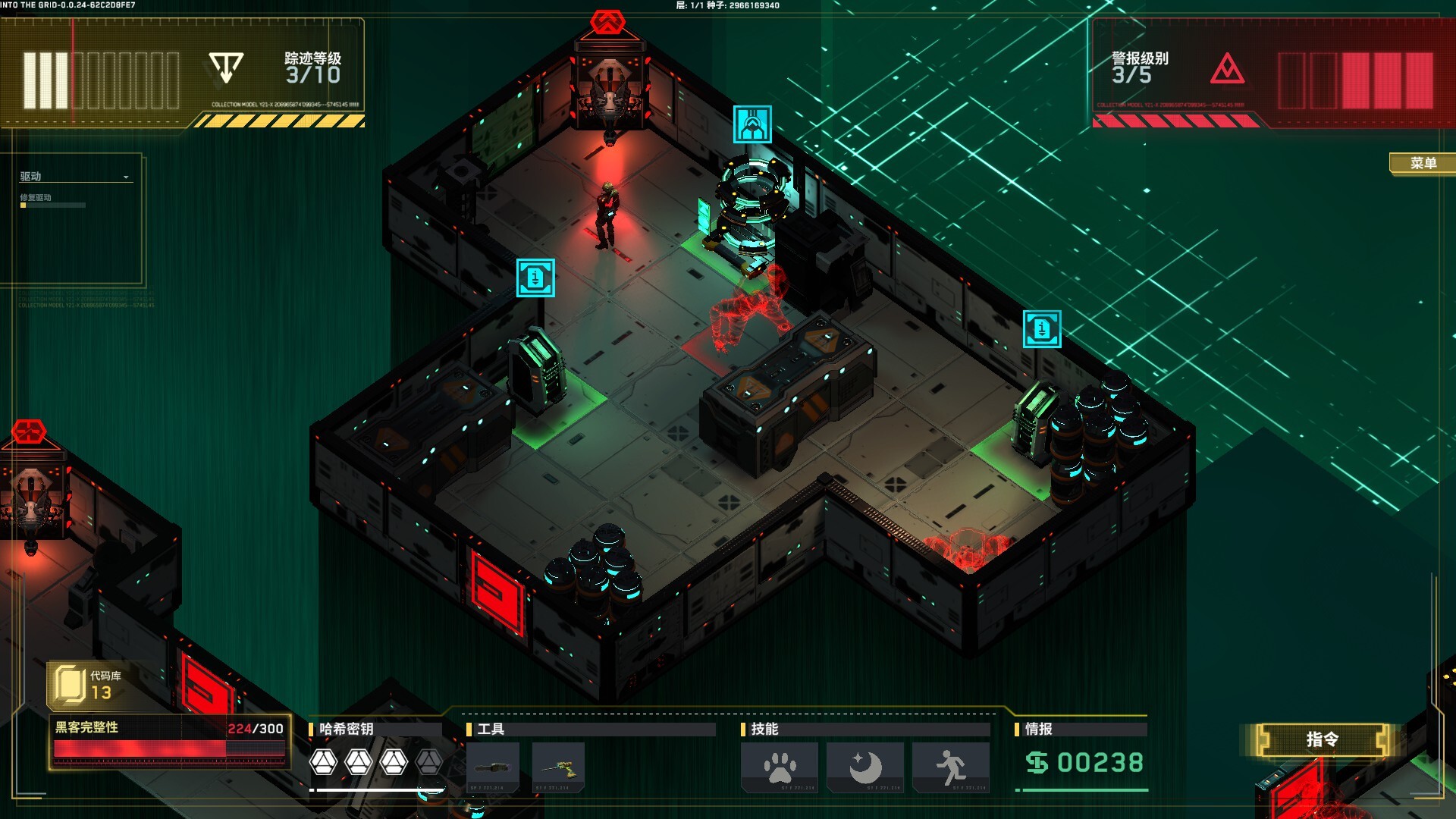
Task: Activate the paw print skill
Action: tap(780, 767)
